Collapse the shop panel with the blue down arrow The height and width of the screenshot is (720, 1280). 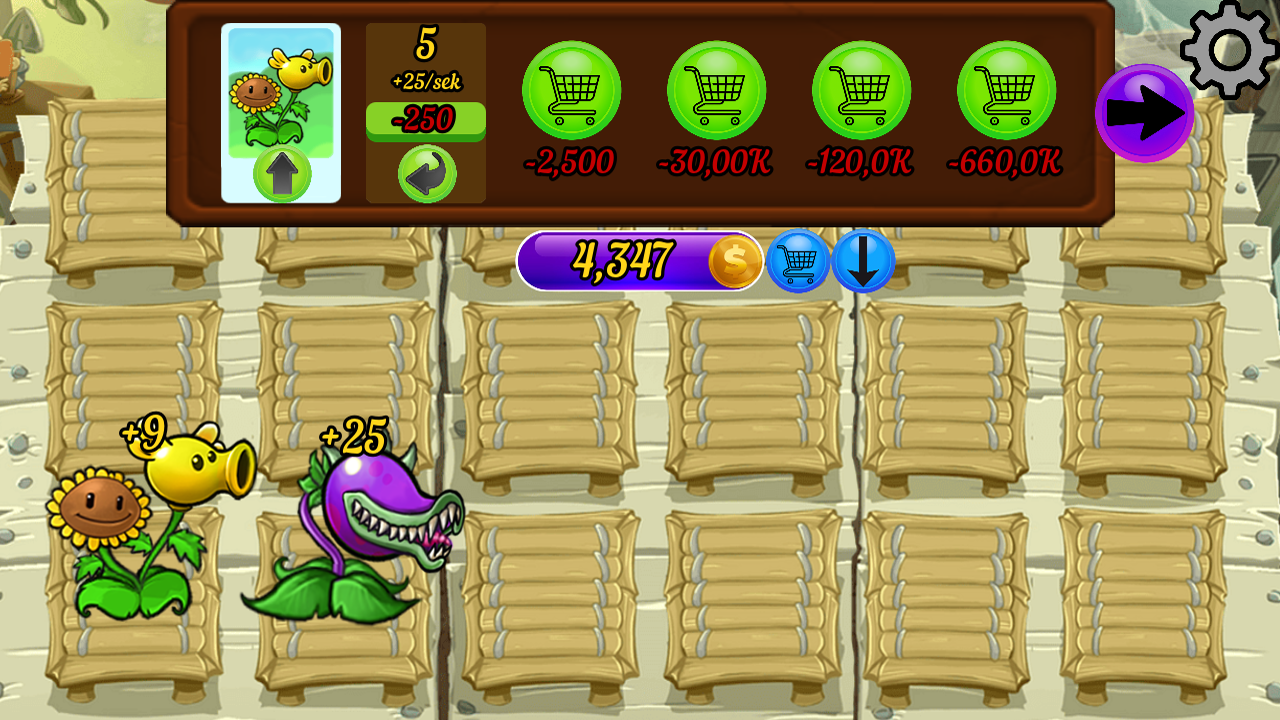(863, 262)
